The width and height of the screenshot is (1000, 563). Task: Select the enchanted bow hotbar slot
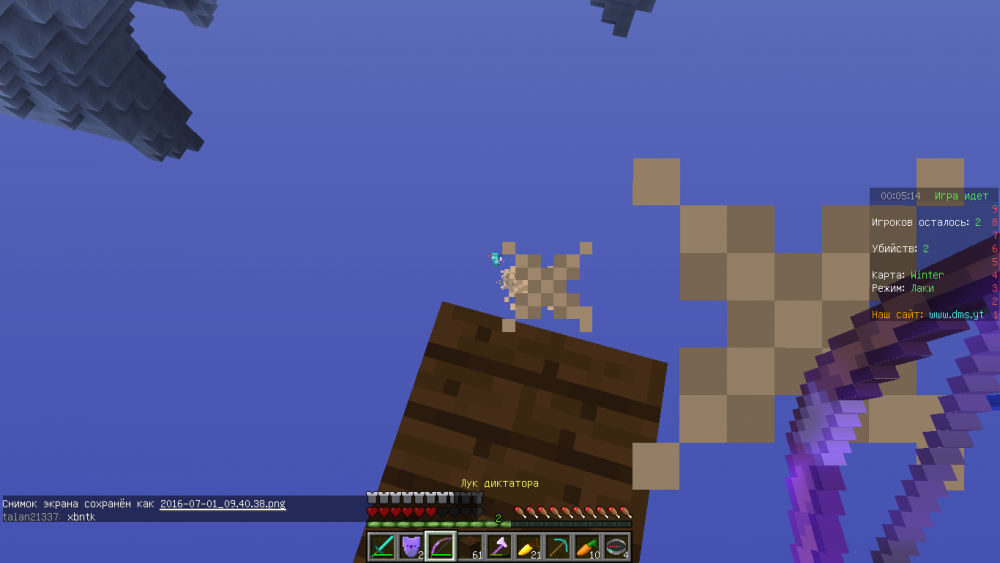[x=441, y=546]
